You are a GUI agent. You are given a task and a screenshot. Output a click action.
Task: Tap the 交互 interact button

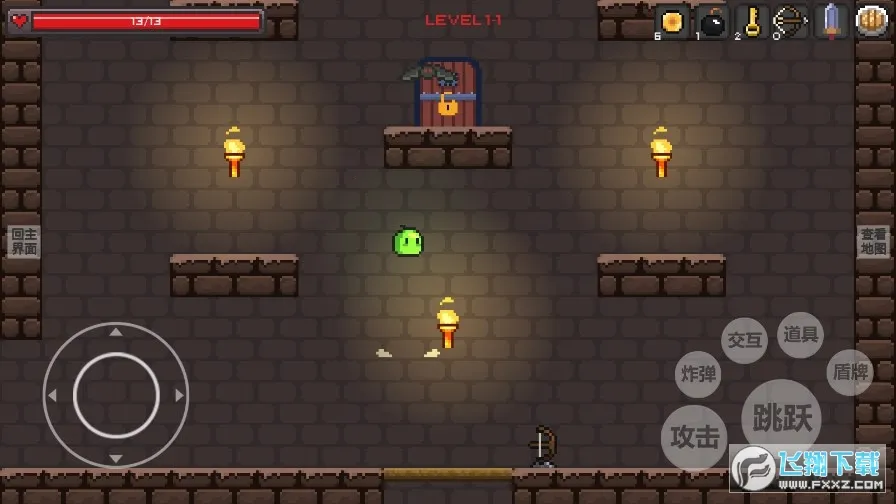744,340
